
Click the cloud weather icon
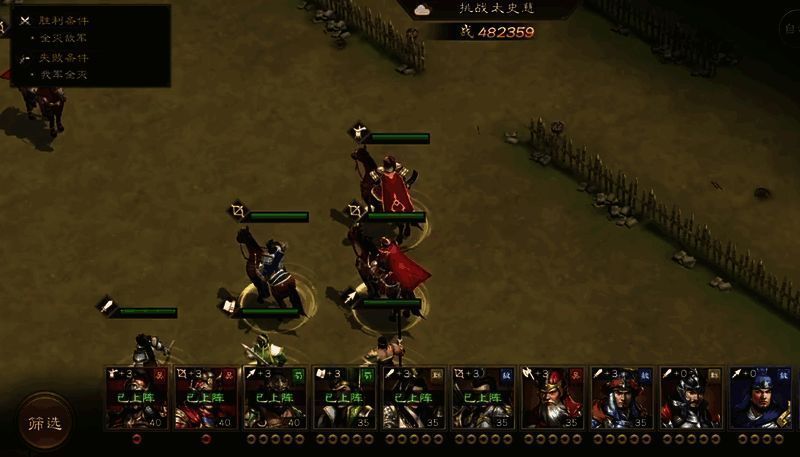click(x=422, y=9)
